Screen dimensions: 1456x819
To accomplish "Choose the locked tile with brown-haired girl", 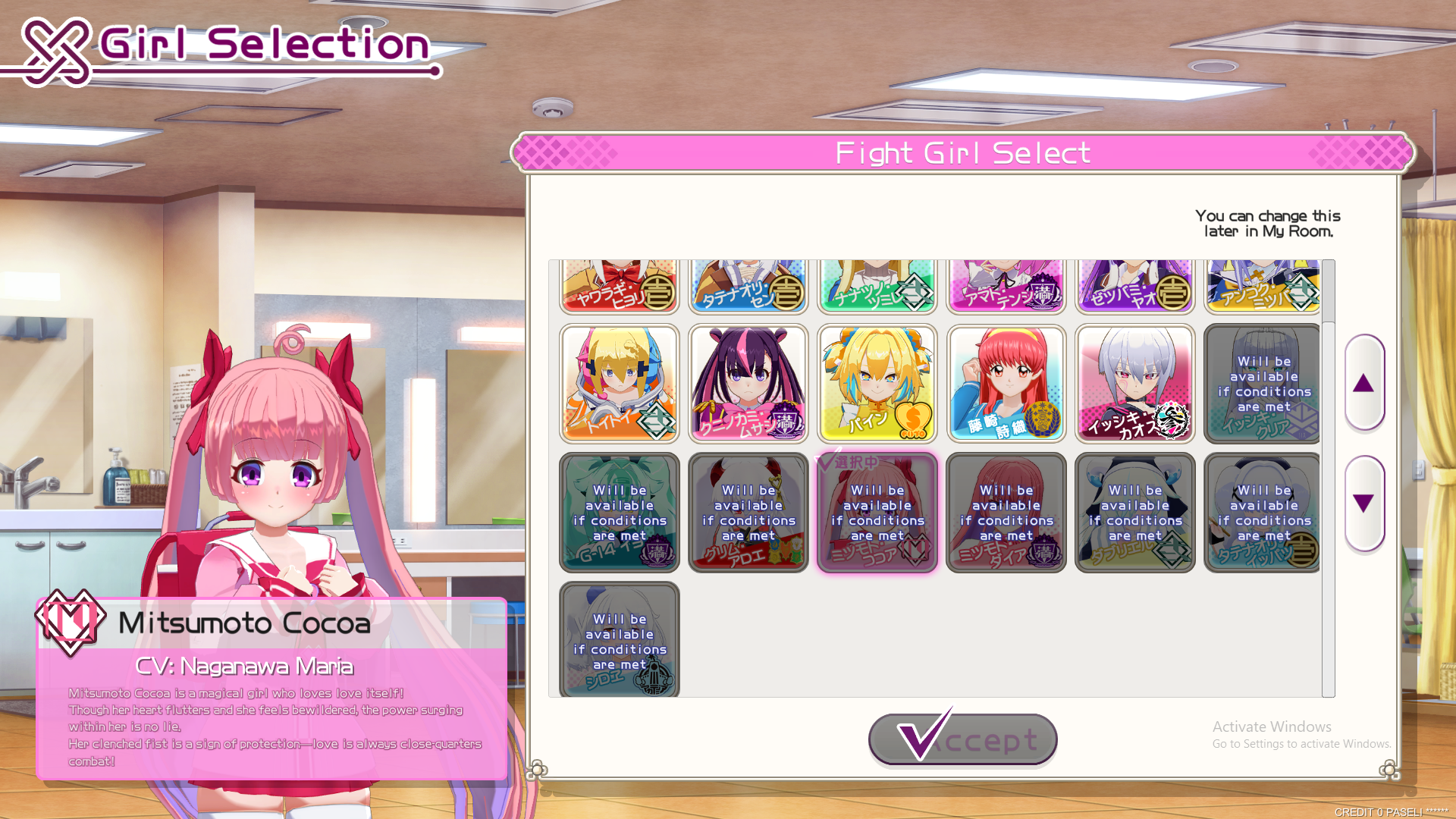I will pos(748,513).
